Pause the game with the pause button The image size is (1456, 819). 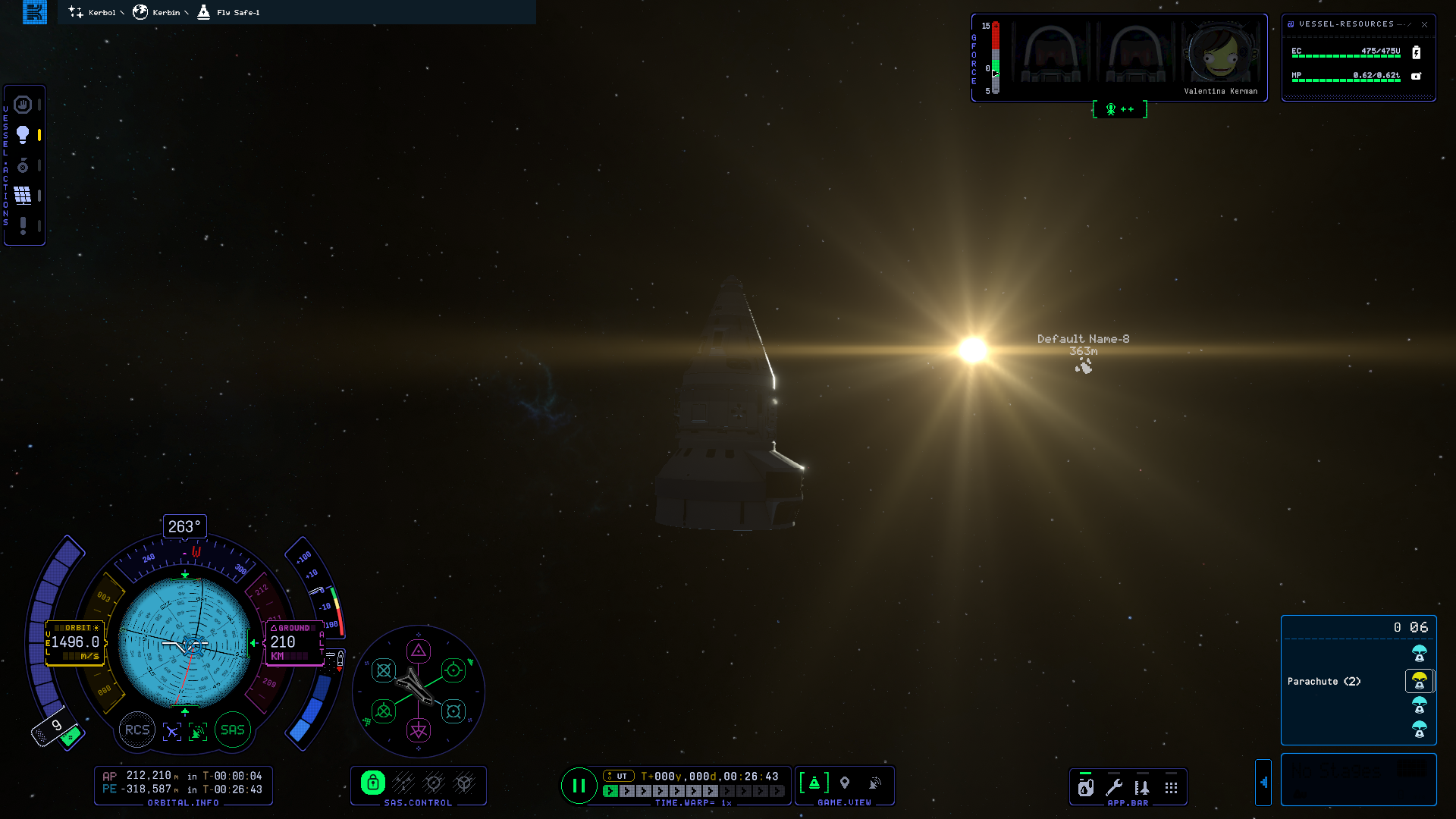[x=579, y=786]
